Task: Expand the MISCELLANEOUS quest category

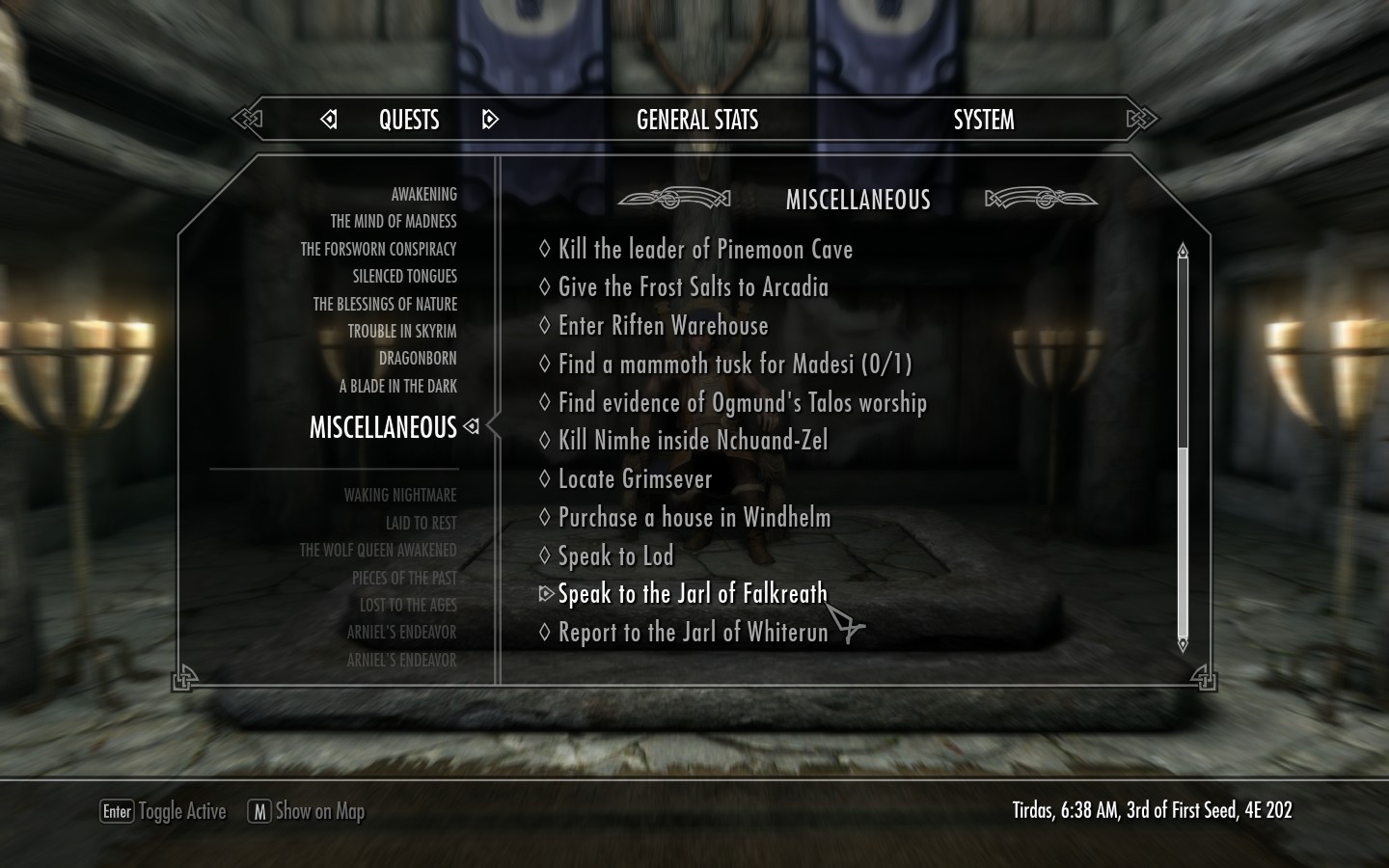Action: (383, 427)
